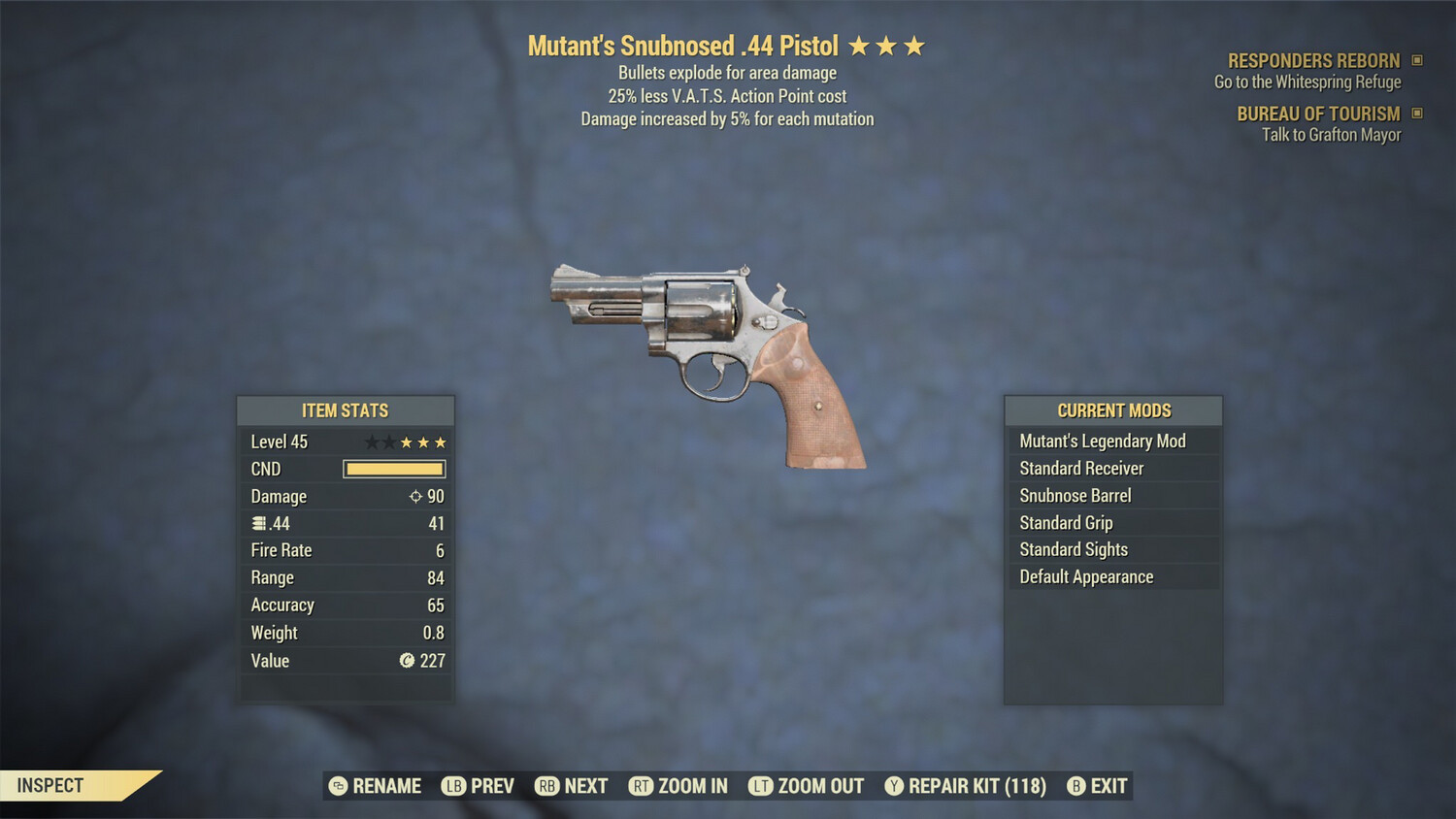The height and width of the screenshot is (819, 1456).
Task: Click the rename controller button icon
Action: point(337,786)
